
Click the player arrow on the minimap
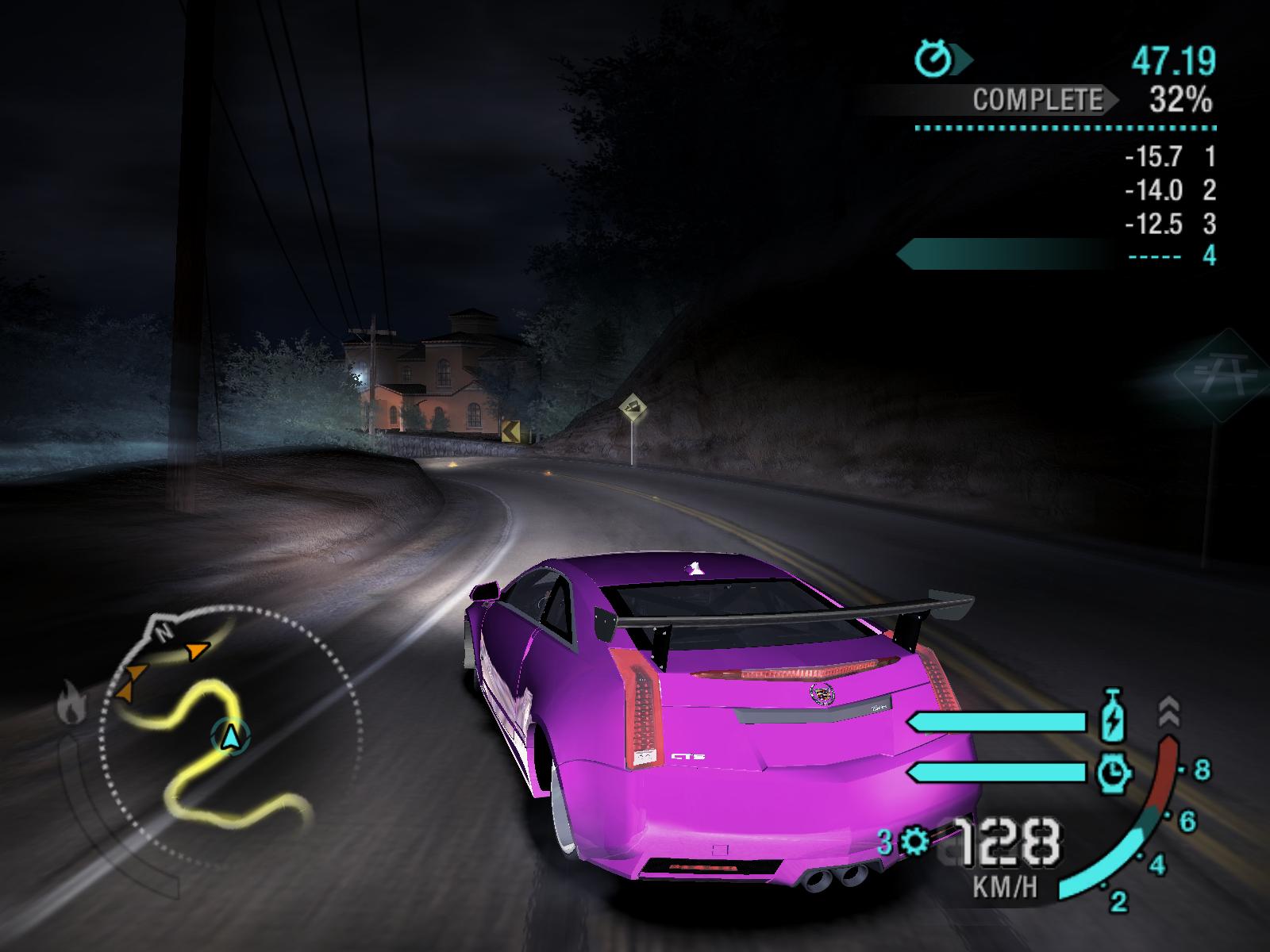coord(230,737)
